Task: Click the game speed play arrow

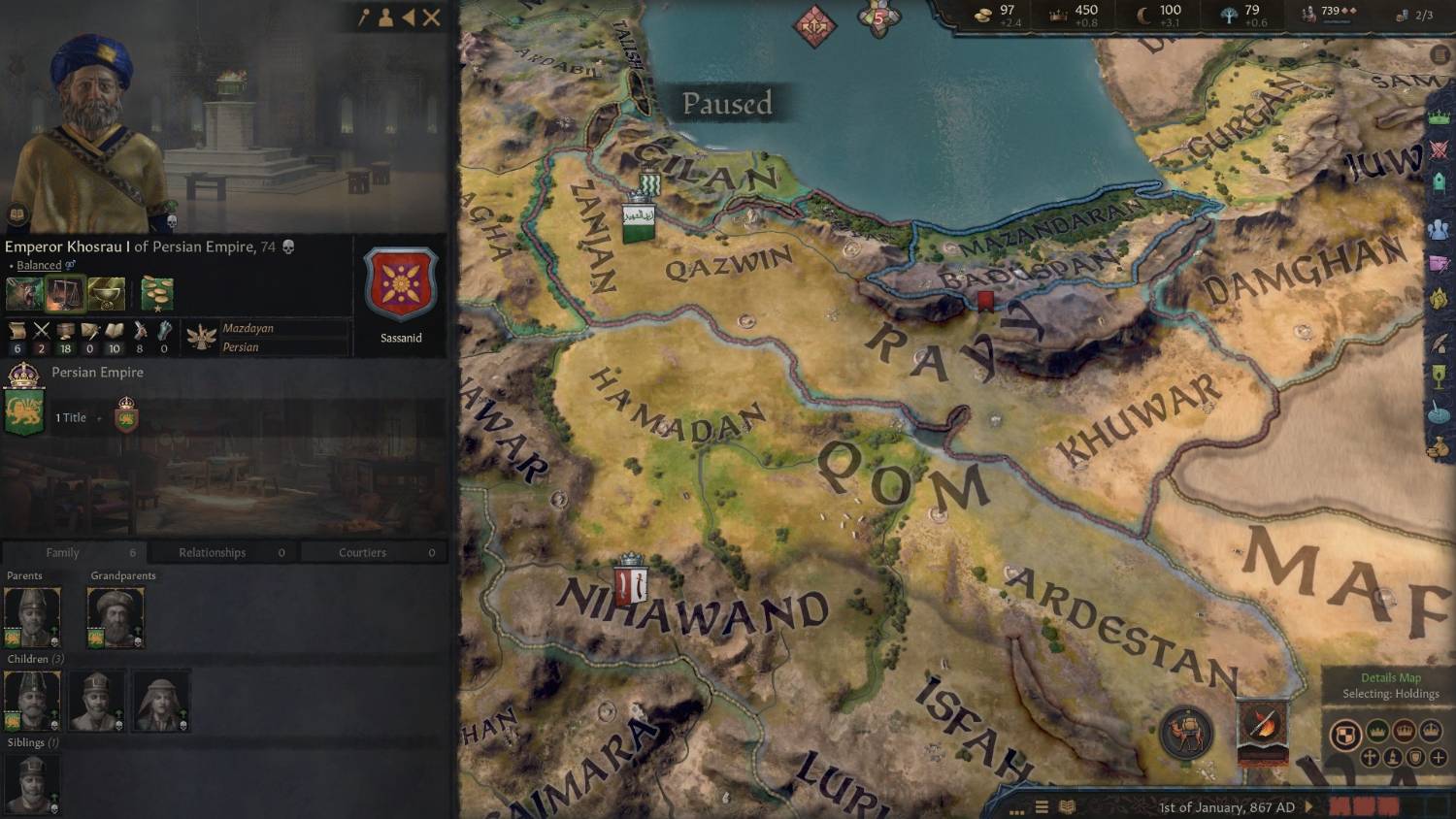Action: point(1309,806)
